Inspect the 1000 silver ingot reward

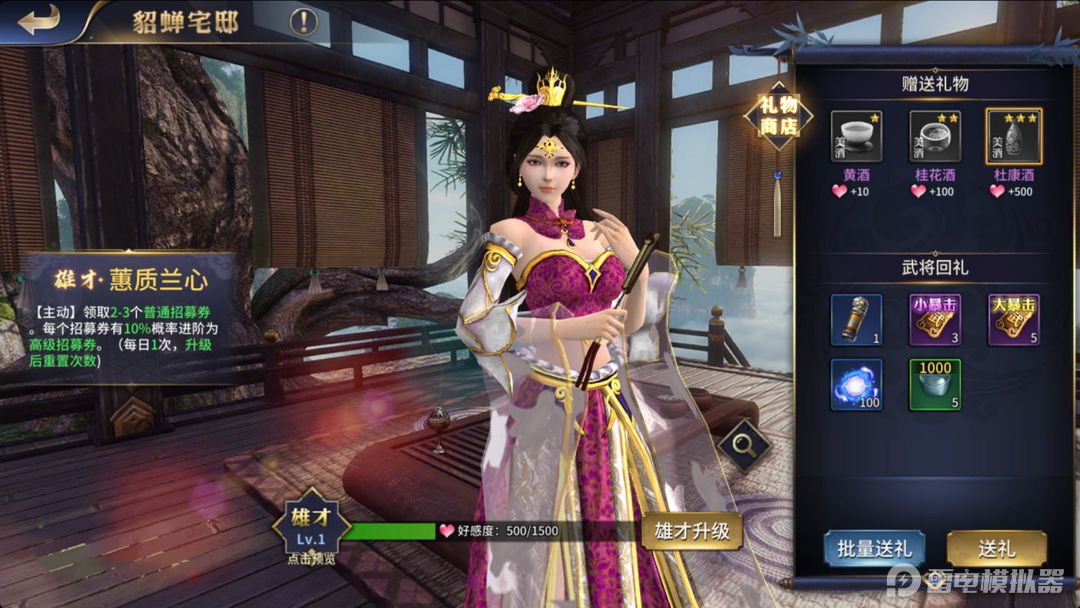click(935, 385)
